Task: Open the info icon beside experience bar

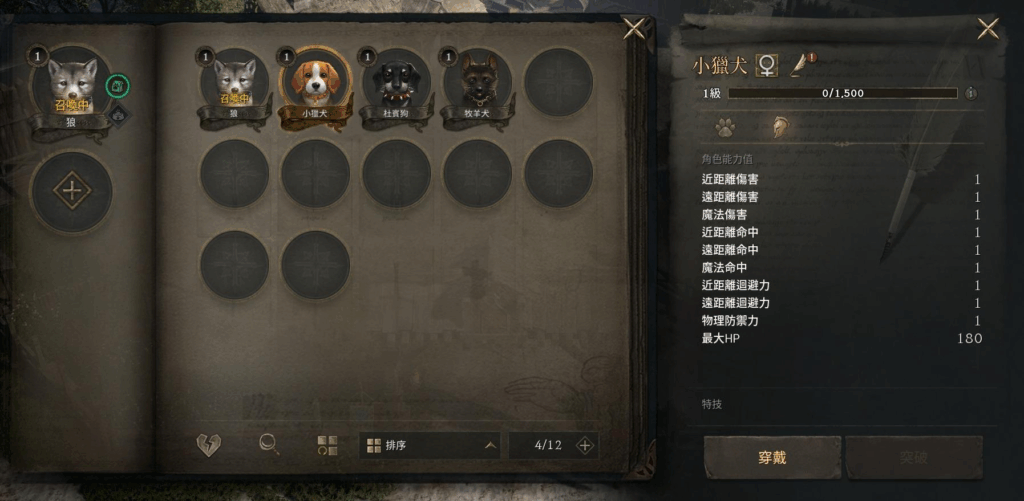Action: pos(970,93)
